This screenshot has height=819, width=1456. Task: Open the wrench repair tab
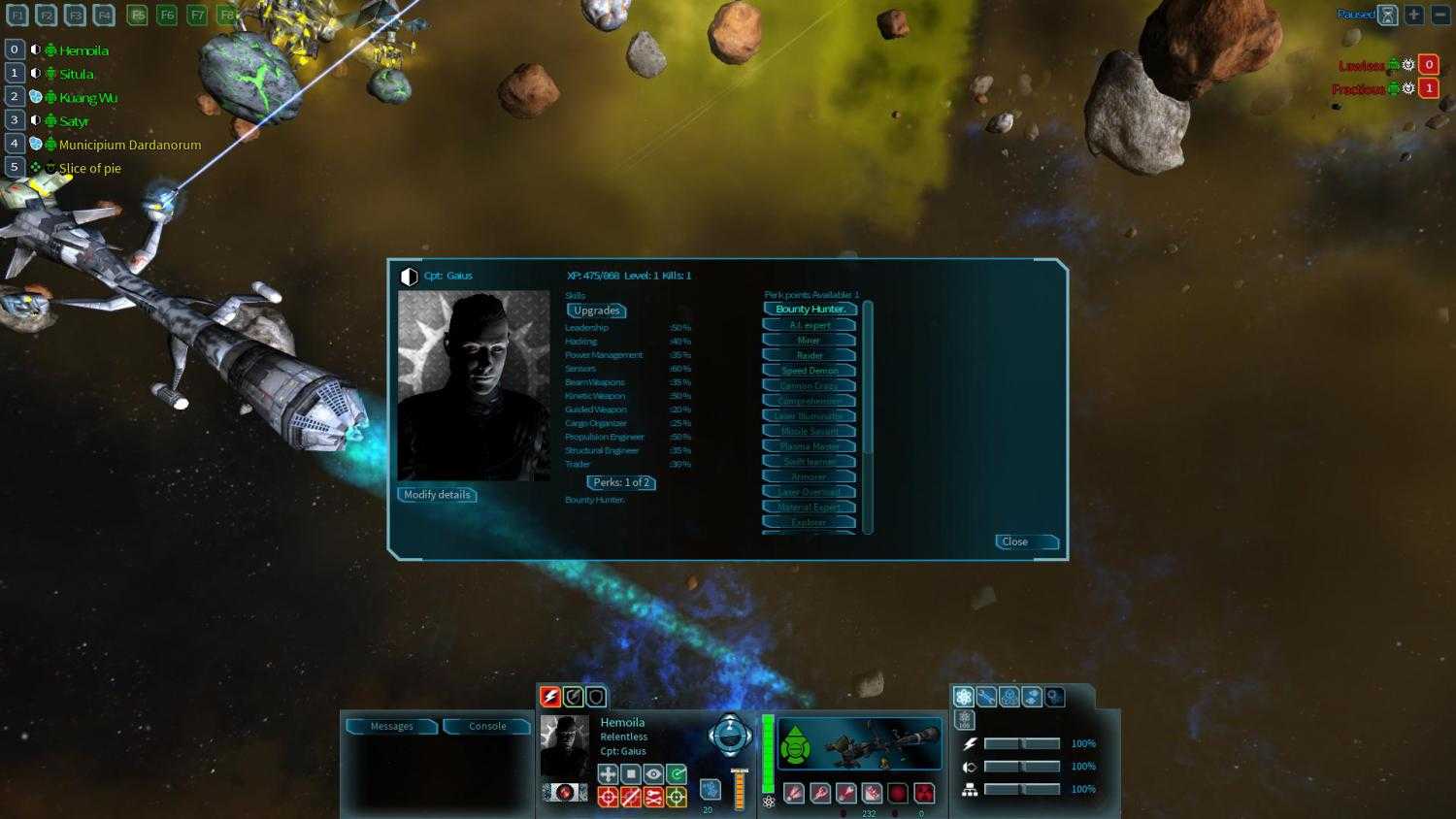click(986, 697)
